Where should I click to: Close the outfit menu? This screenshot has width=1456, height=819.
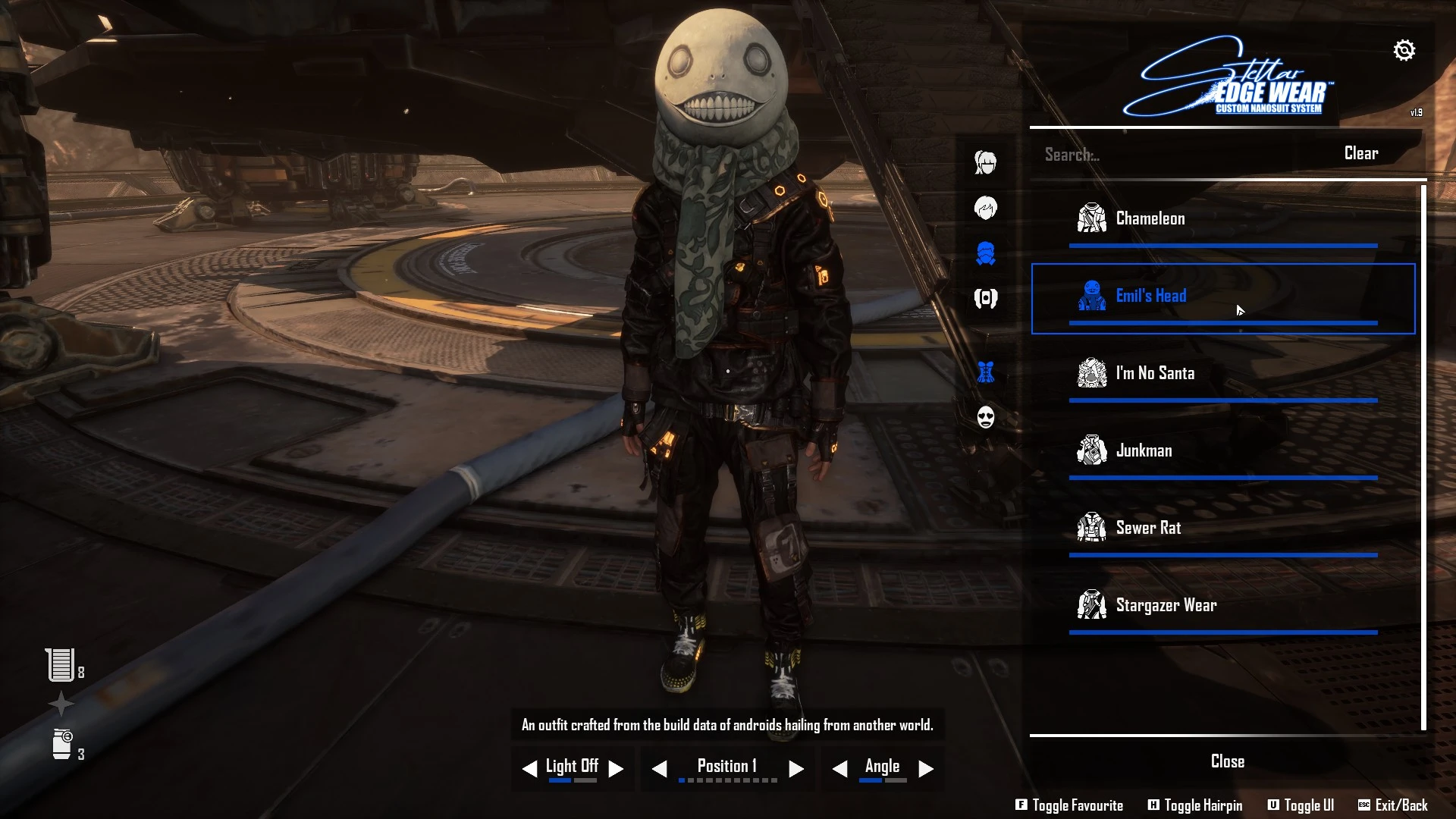[x=1227, y=761]
